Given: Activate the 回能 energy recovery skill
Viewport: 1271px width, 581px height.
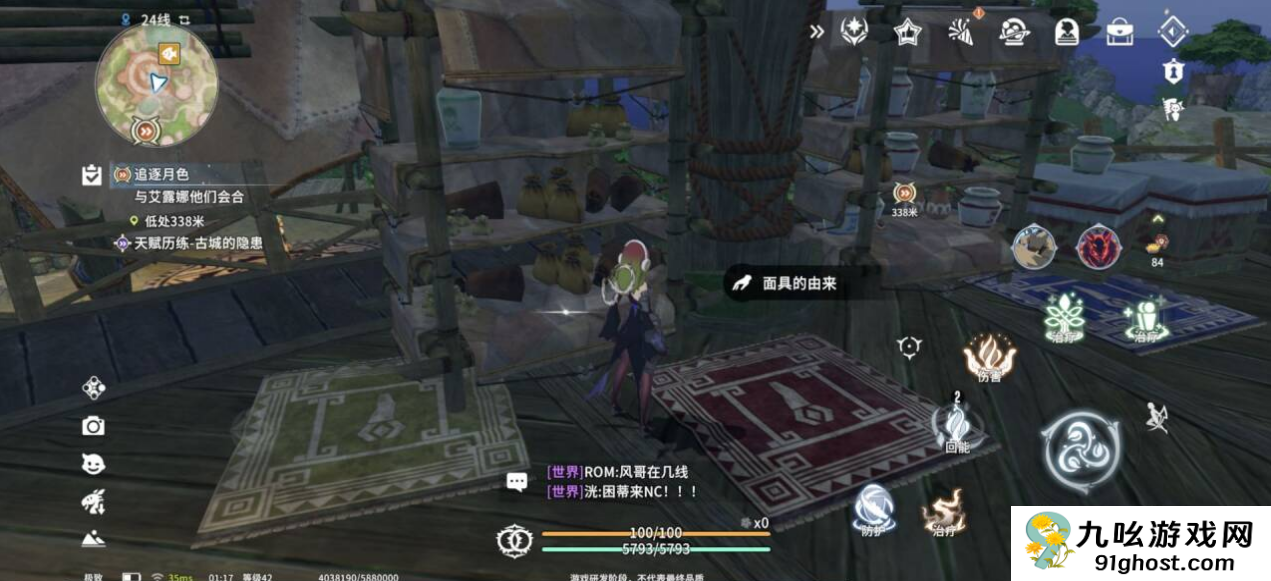Looking at the screenshot, I should pos(957,422).
